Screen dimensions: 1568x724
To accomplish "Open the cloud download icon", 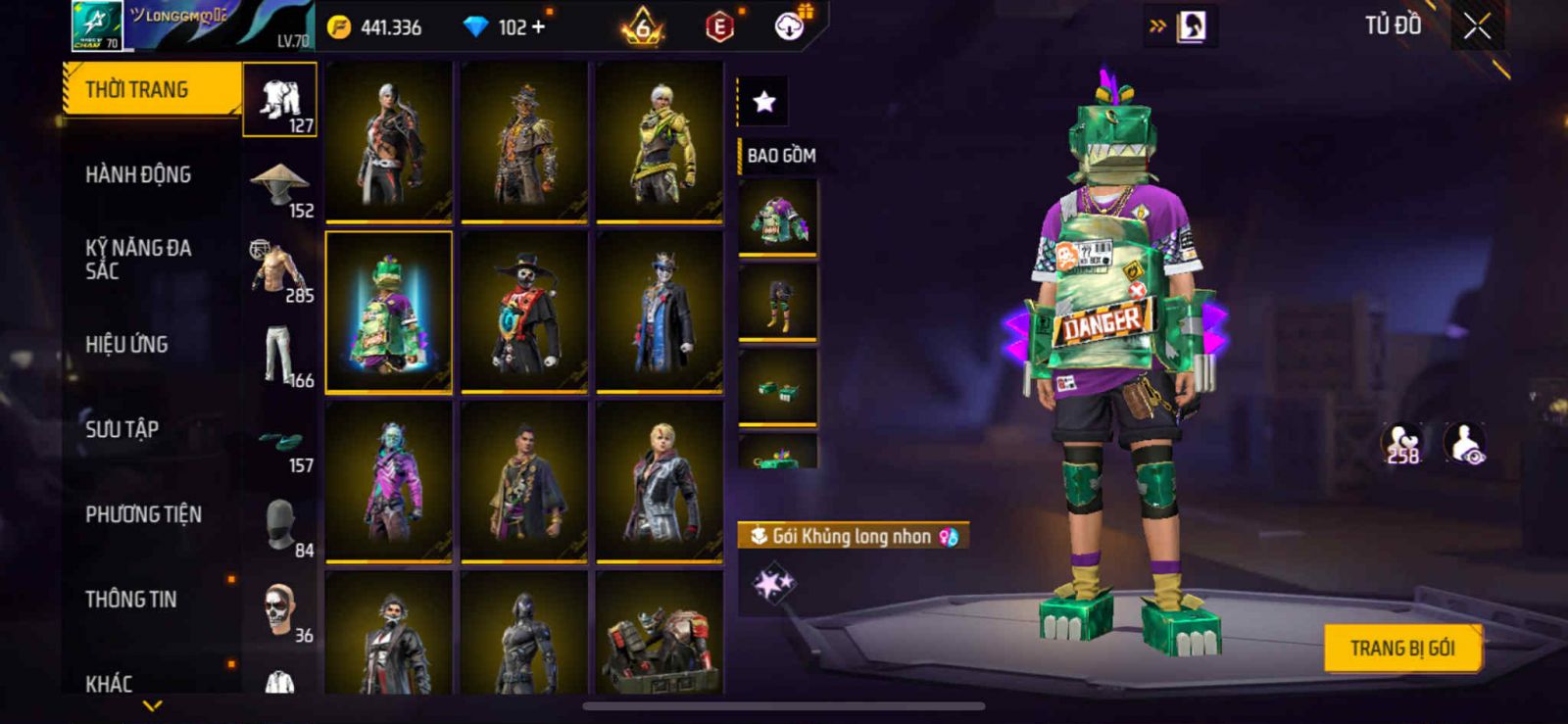I will click(x=789, y=26).
